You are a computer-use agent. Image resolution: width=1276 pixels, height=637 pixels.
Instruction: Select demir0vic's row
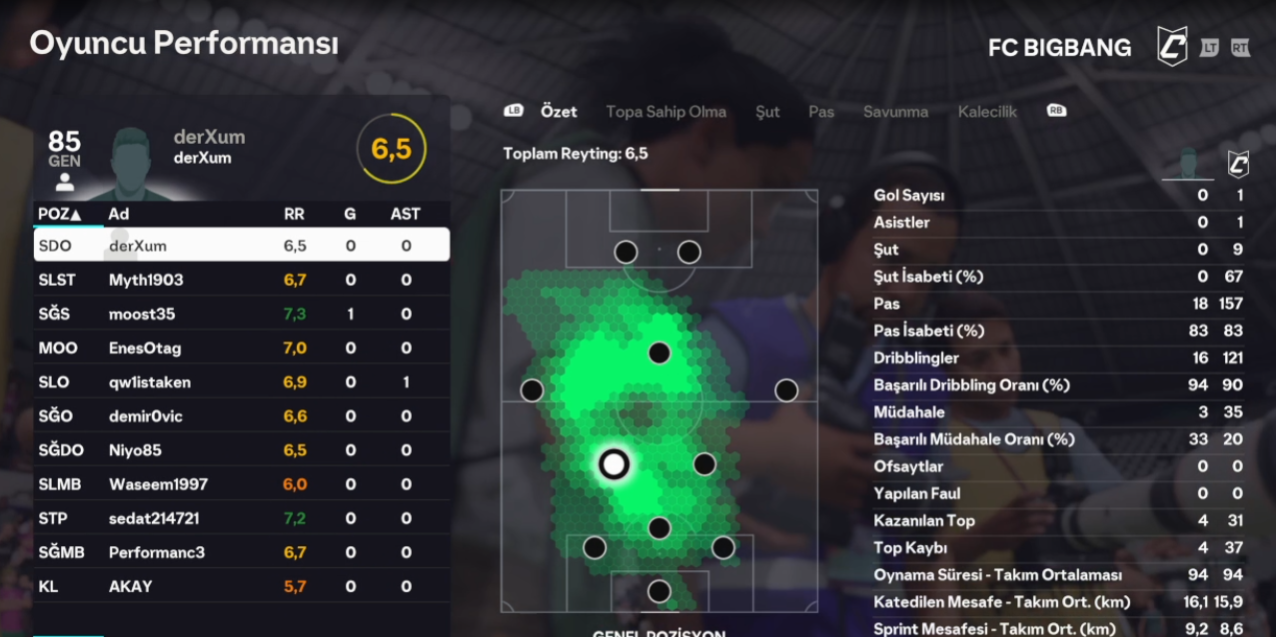pyautogui.click(x=240, y=416)
